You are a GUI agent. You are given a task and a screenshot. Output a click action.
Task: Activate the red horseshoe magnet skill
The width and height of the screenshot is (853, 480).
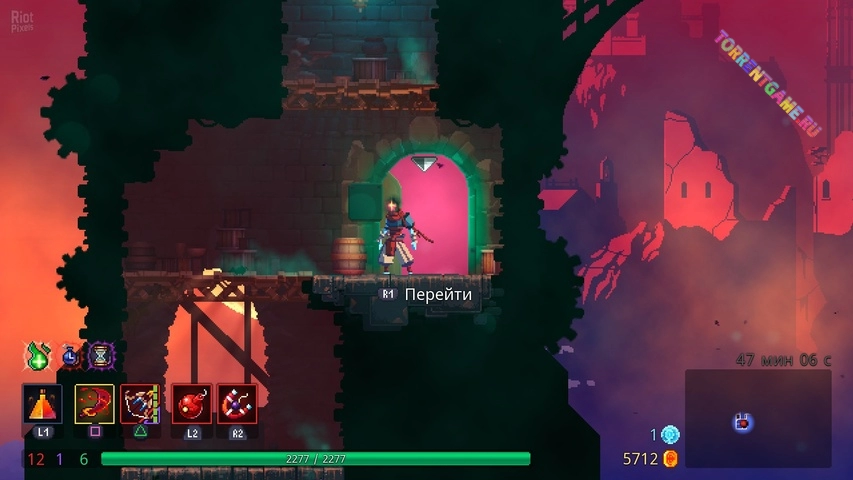237,404
